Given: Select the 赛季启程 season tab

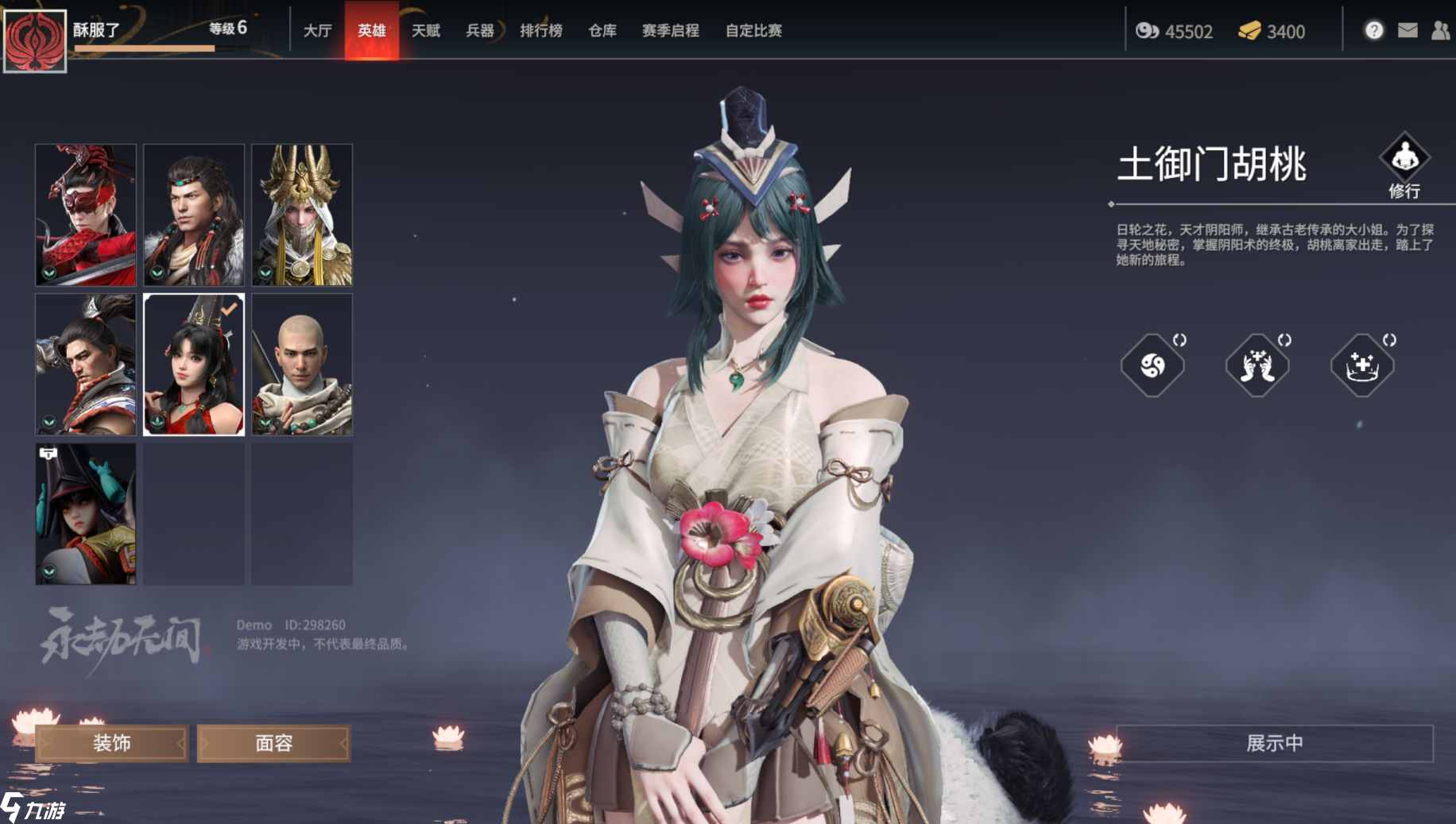Looking at the screenshot, I should pos(671,30).
